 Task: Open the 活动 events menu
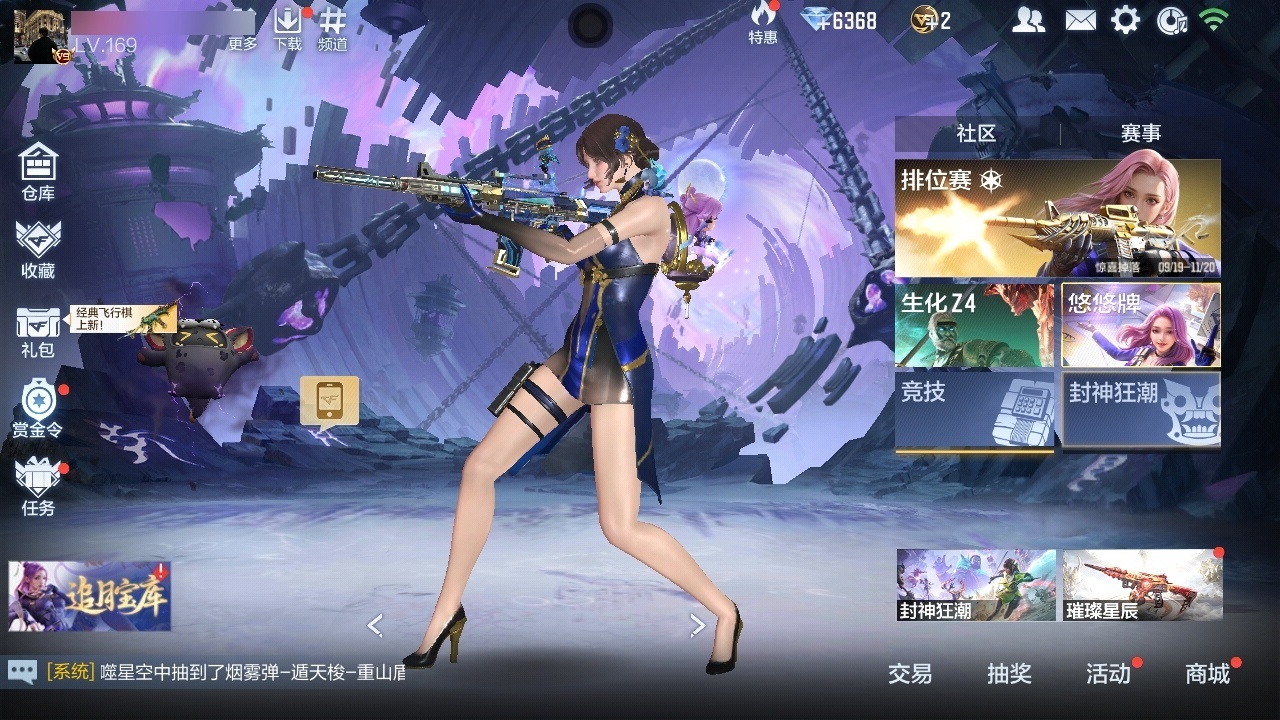pyautogui.click(x=1108, y=674)
